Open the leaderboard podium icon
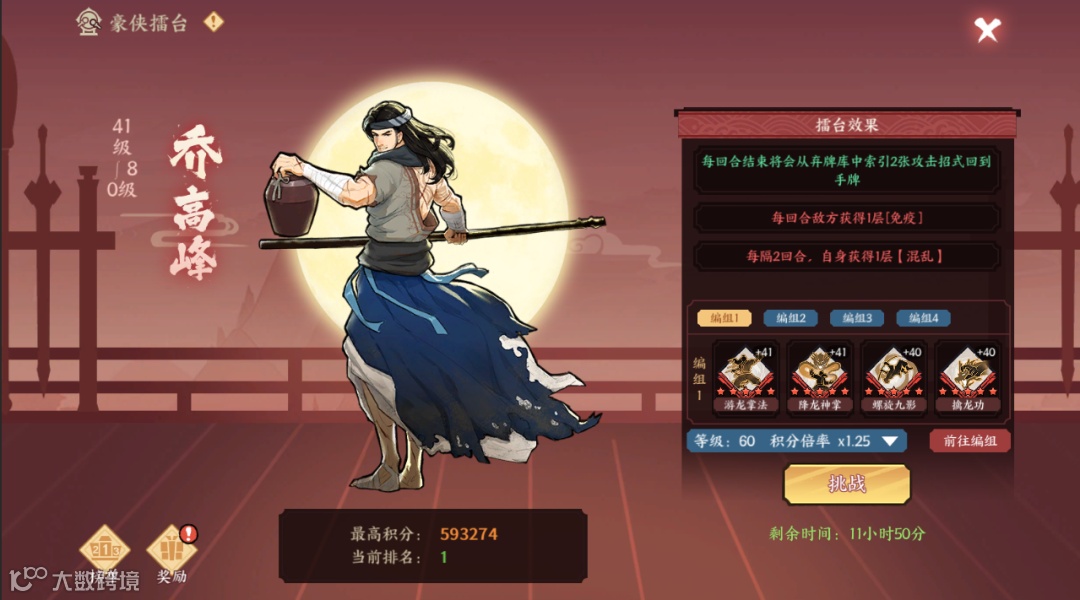This screenshot has width=1080, height=600. [x=104, y=552]
